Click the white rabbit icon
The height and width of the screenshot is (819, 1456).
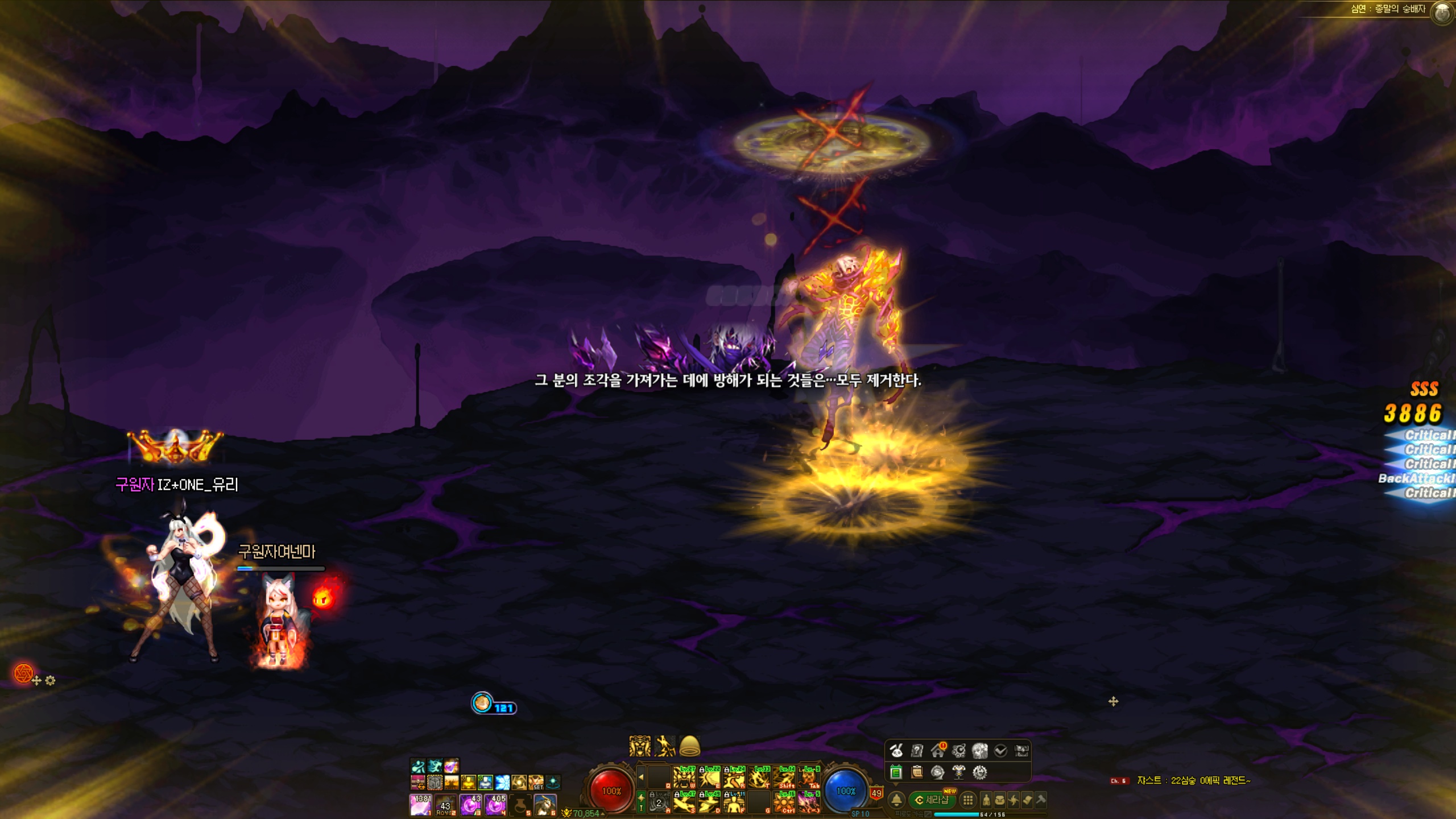click(x=896, y=751)
